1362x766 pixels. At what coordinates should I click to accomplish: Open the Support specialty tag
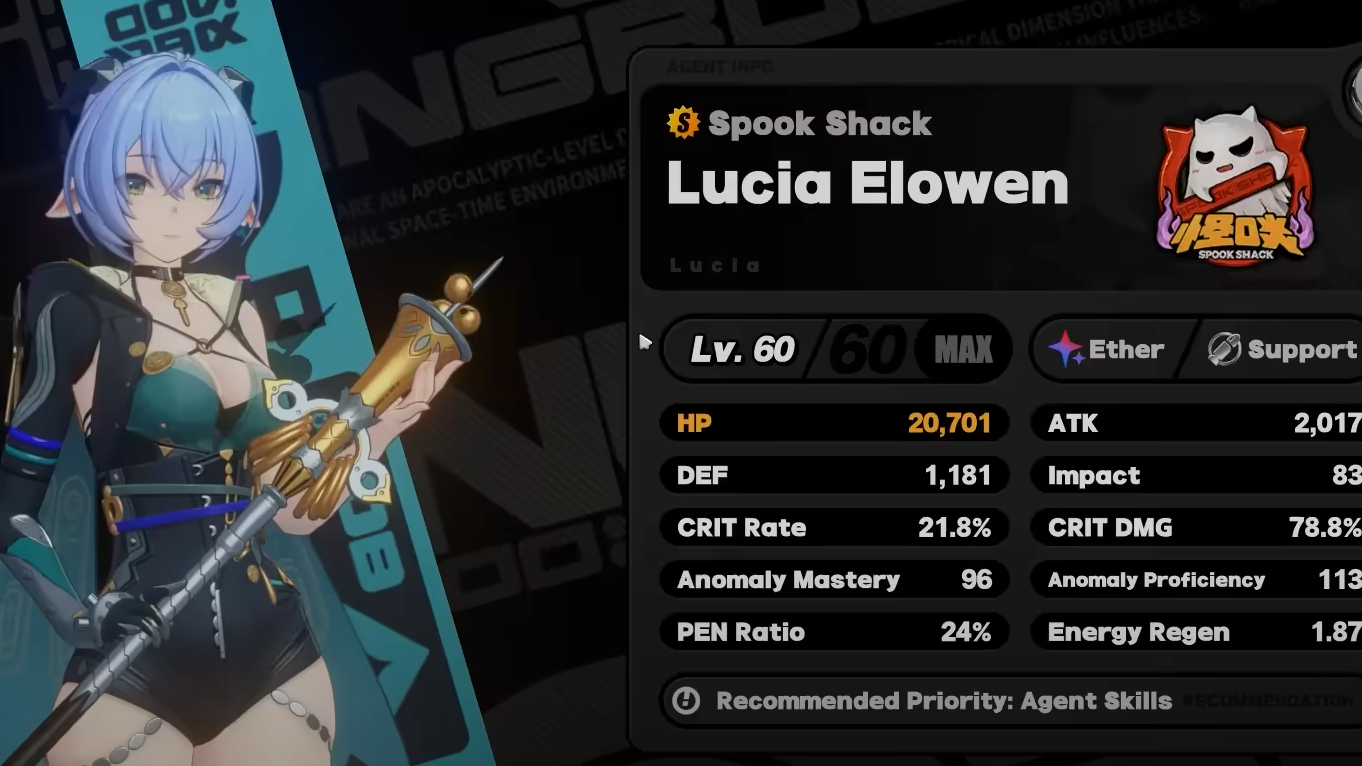click(1284, 349)
